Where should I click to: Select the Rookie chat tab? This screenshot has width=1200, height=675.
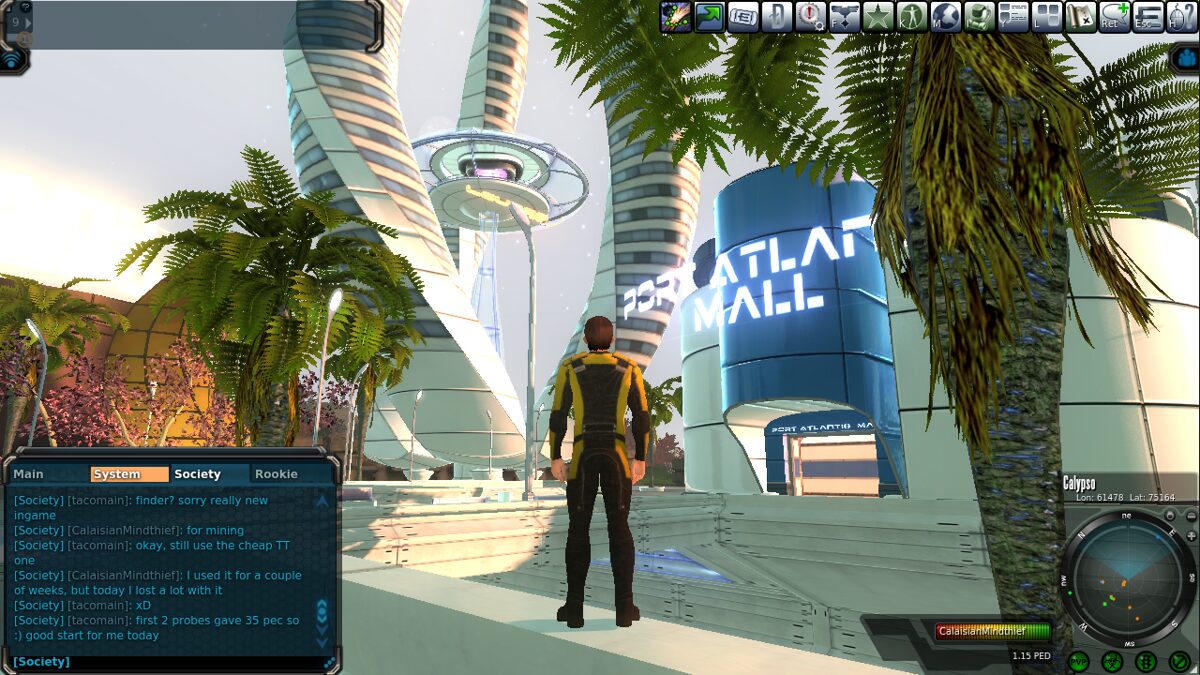coord(276,474)
